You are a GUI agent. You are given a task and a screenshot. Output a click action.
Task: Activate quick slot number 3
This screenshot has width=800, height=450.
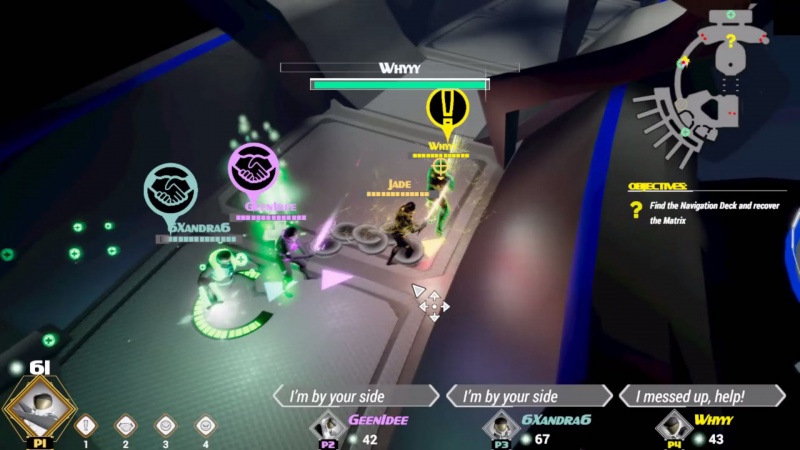tap(166, 425)
